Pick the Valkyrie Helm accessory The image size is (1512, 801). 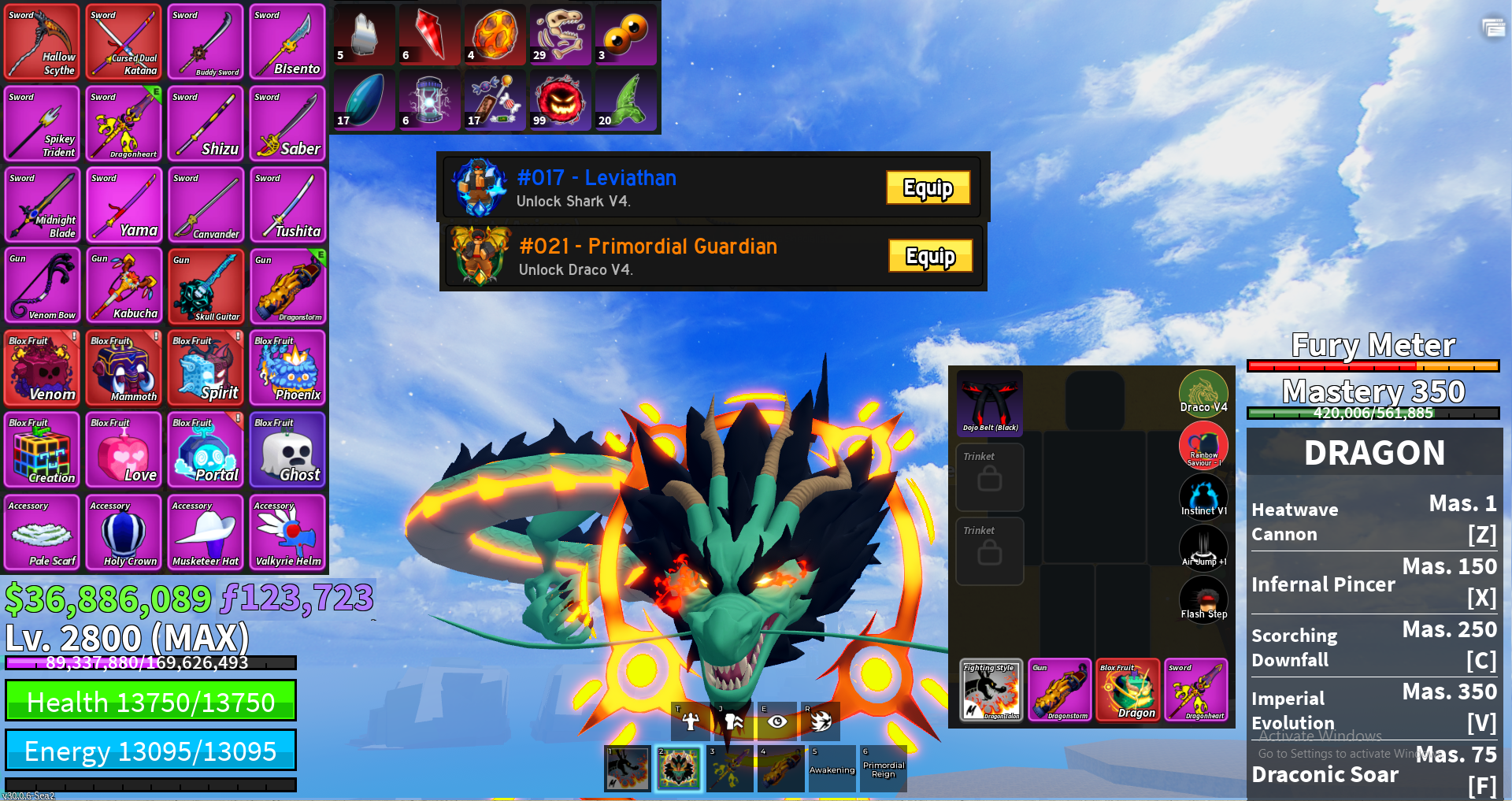click(x=288, y=532)
